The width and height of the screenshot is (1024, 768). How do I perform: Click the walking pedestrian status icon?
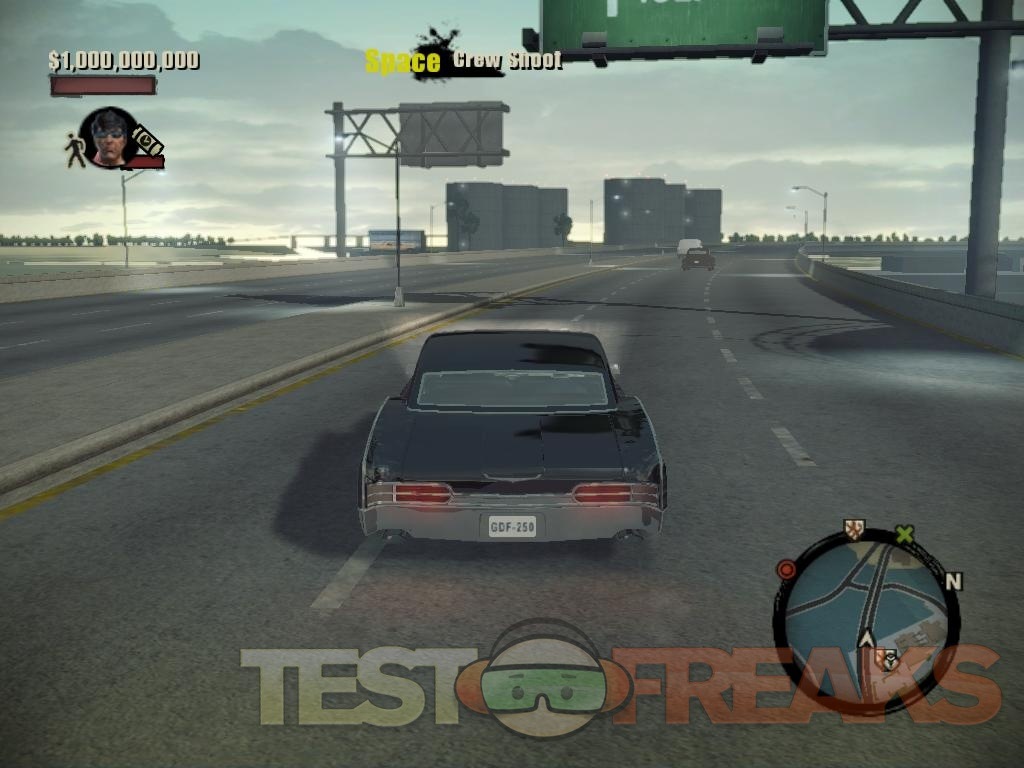click(x=75, y=151)
